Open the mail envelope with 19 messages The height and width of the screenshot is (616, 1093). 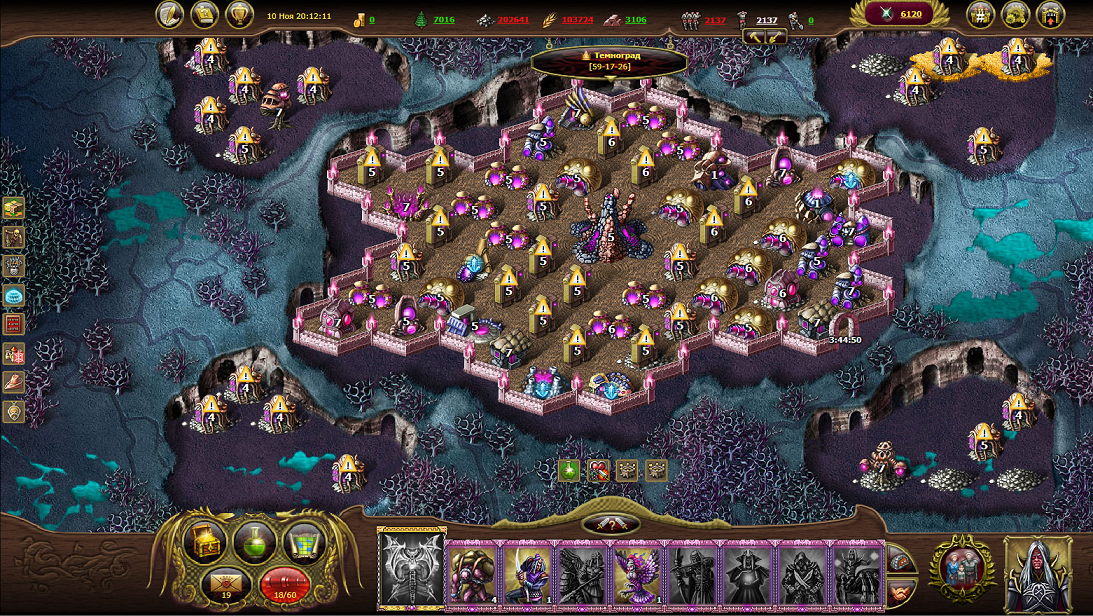(x=224, y=584)
